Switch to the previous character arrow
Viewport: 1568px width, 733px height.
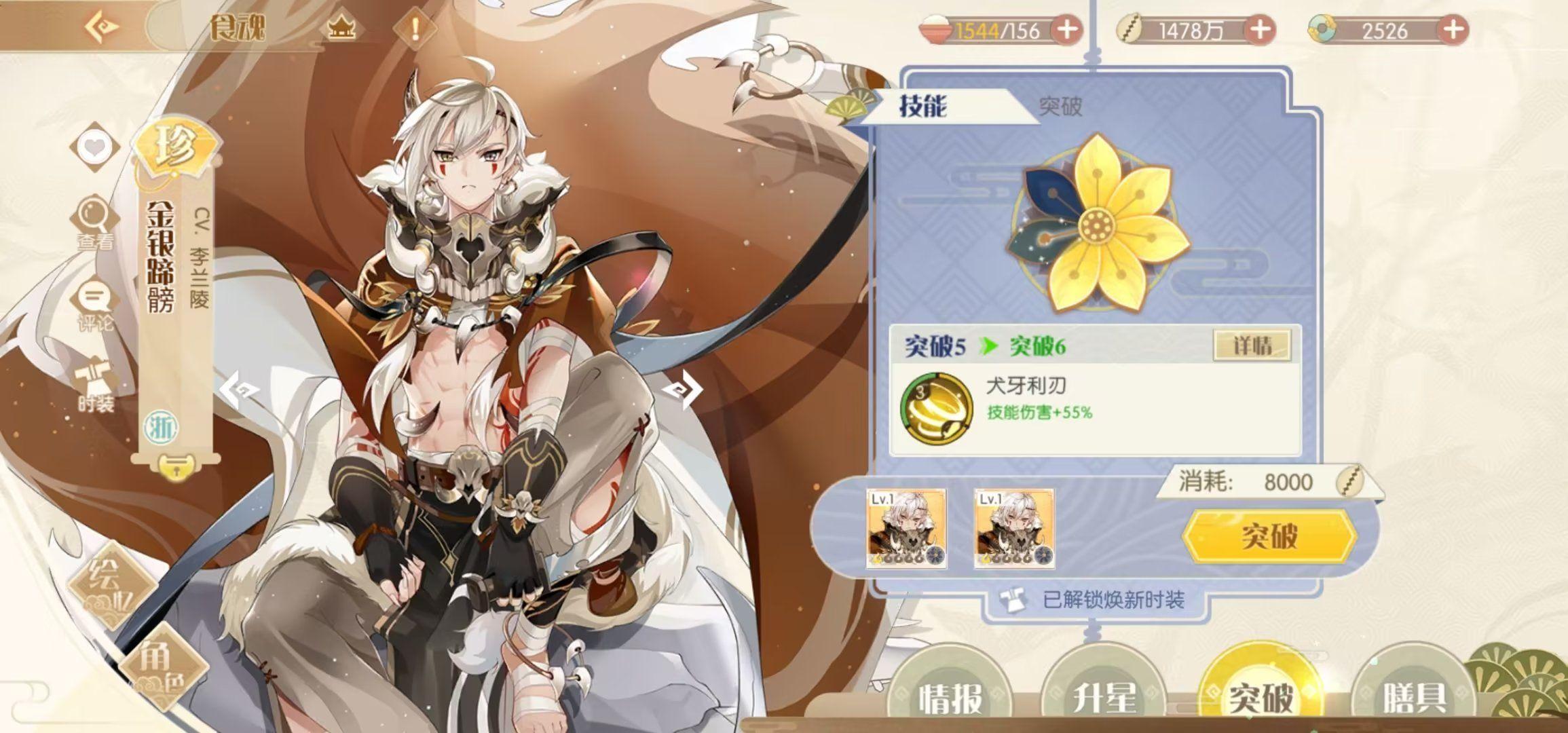(x=240, y=390)
